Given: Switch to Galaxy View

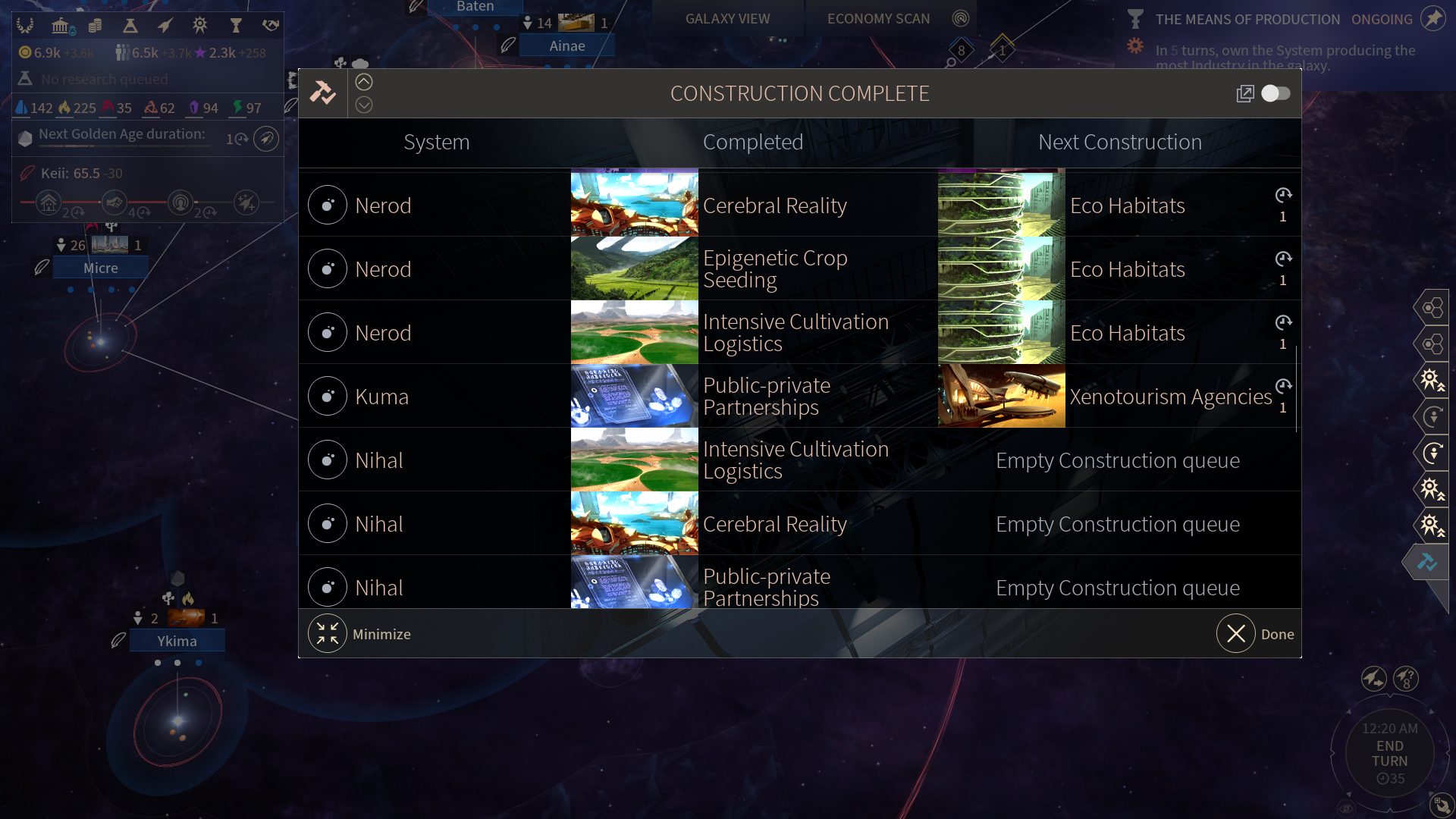Looking at the screenshot, I should tap(727, 19).
